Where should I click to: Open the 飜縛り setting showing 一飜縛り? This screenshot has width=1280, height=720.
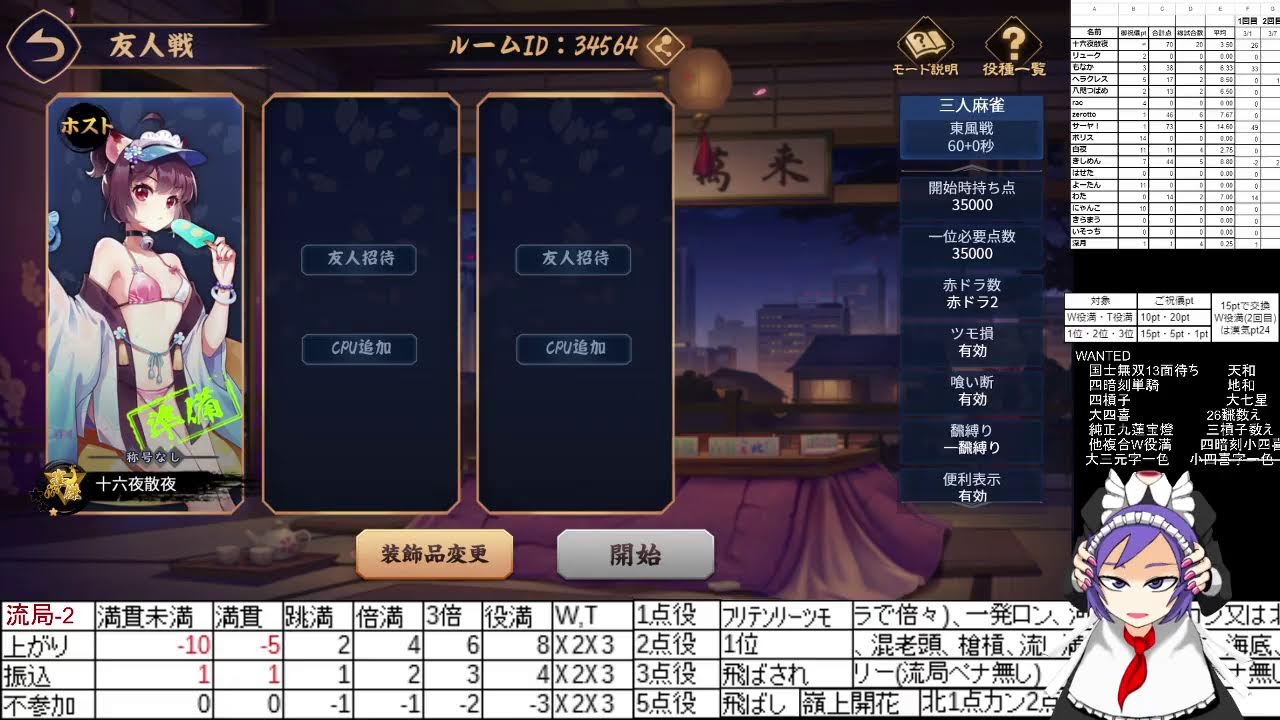point(970,440)
